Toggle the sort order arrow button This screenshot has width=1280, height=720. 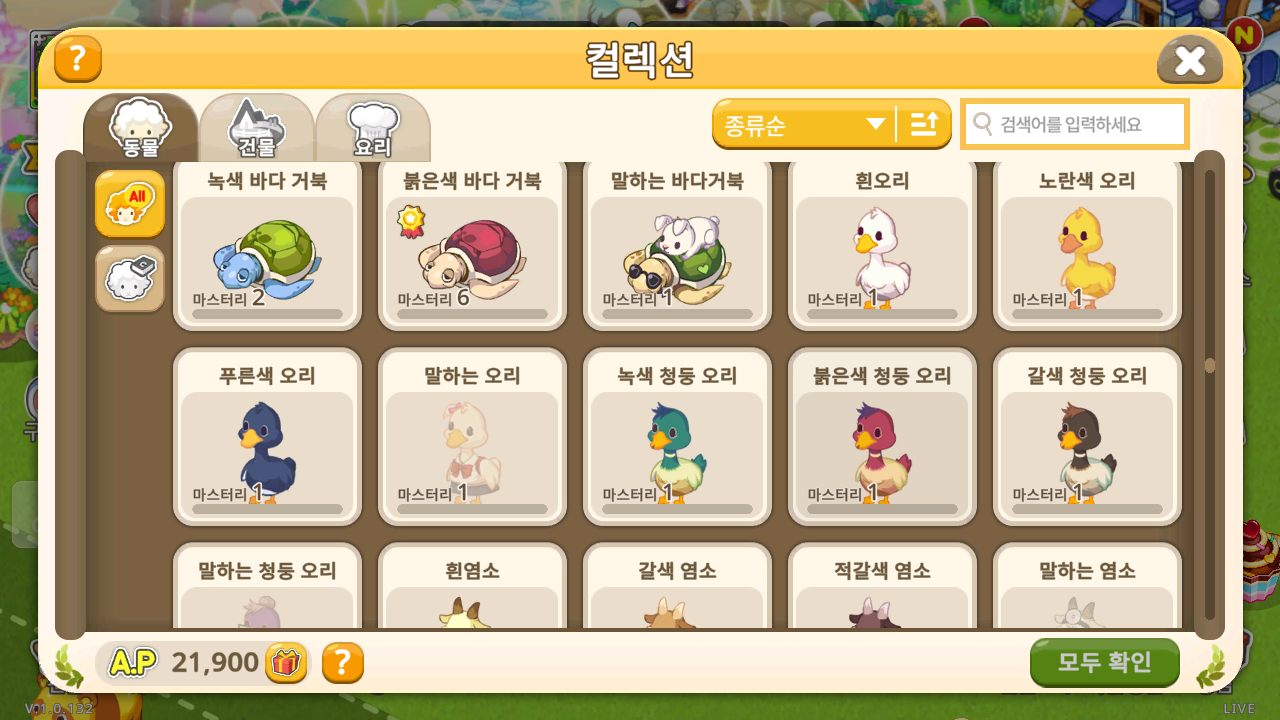pyautogui.click(x=924, y=124)
